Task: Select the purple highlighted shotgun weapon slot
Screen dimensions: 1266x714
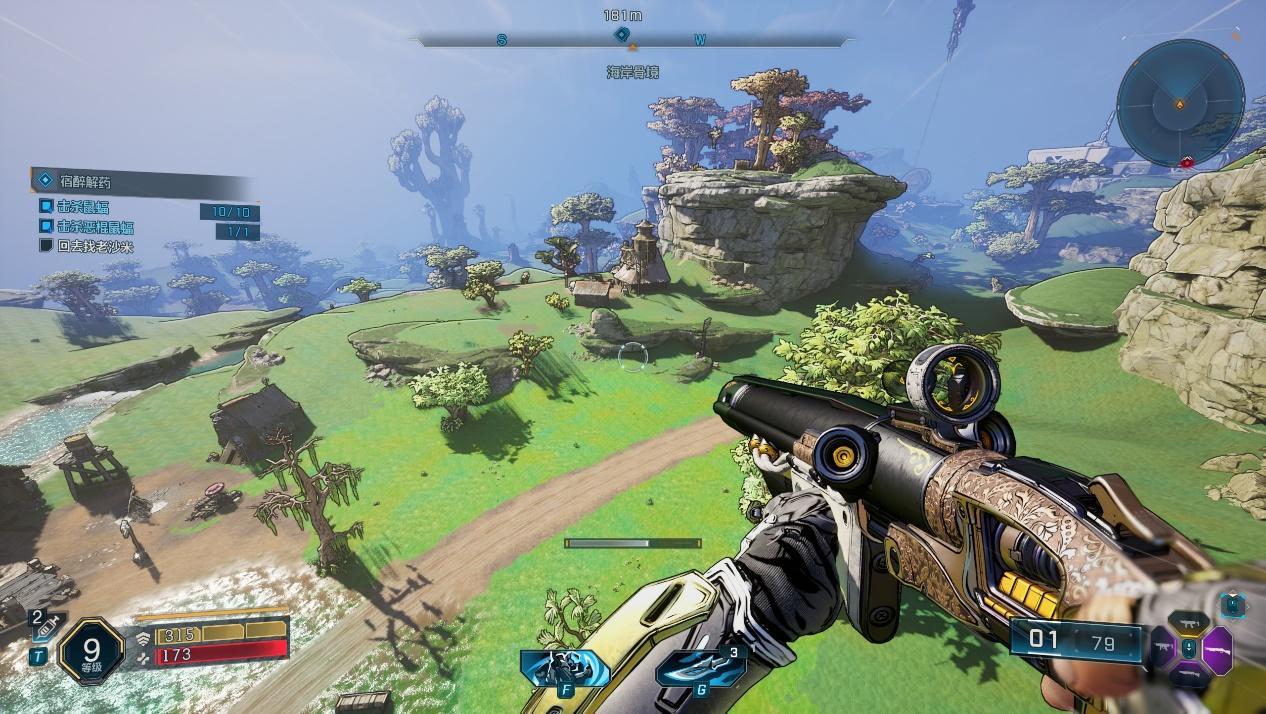Action: pyautogui.click(x=1220, y=649)
